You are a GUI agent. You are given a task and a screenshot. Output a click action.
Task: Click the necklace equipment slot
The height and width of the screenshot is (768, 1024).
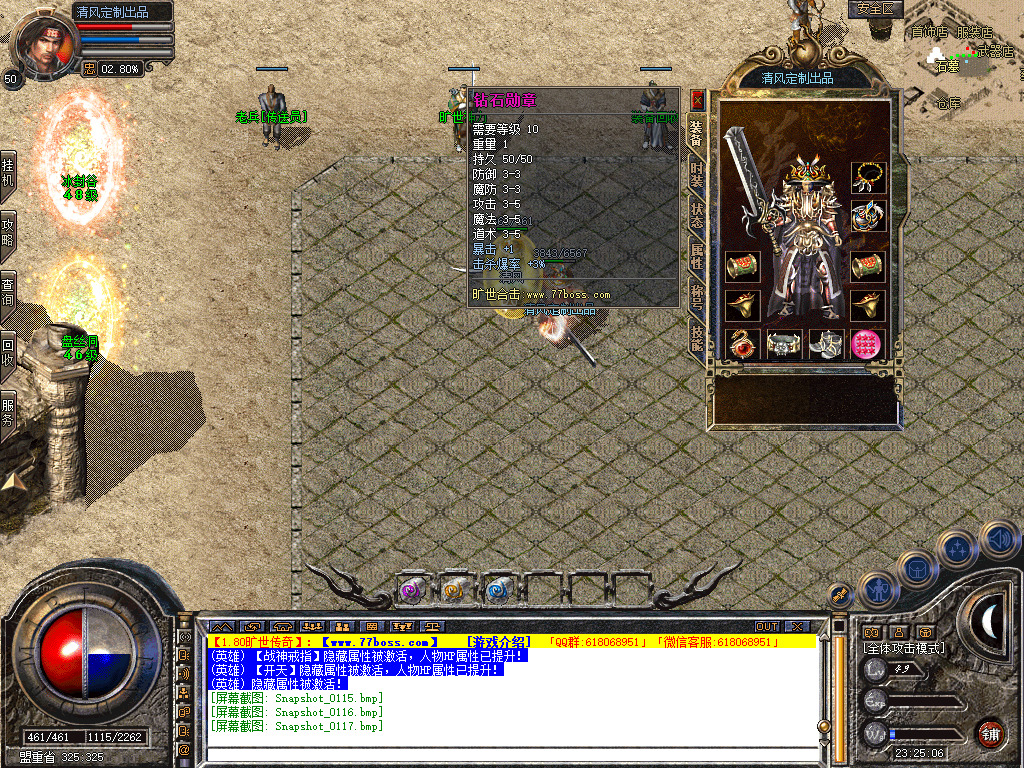868,177
